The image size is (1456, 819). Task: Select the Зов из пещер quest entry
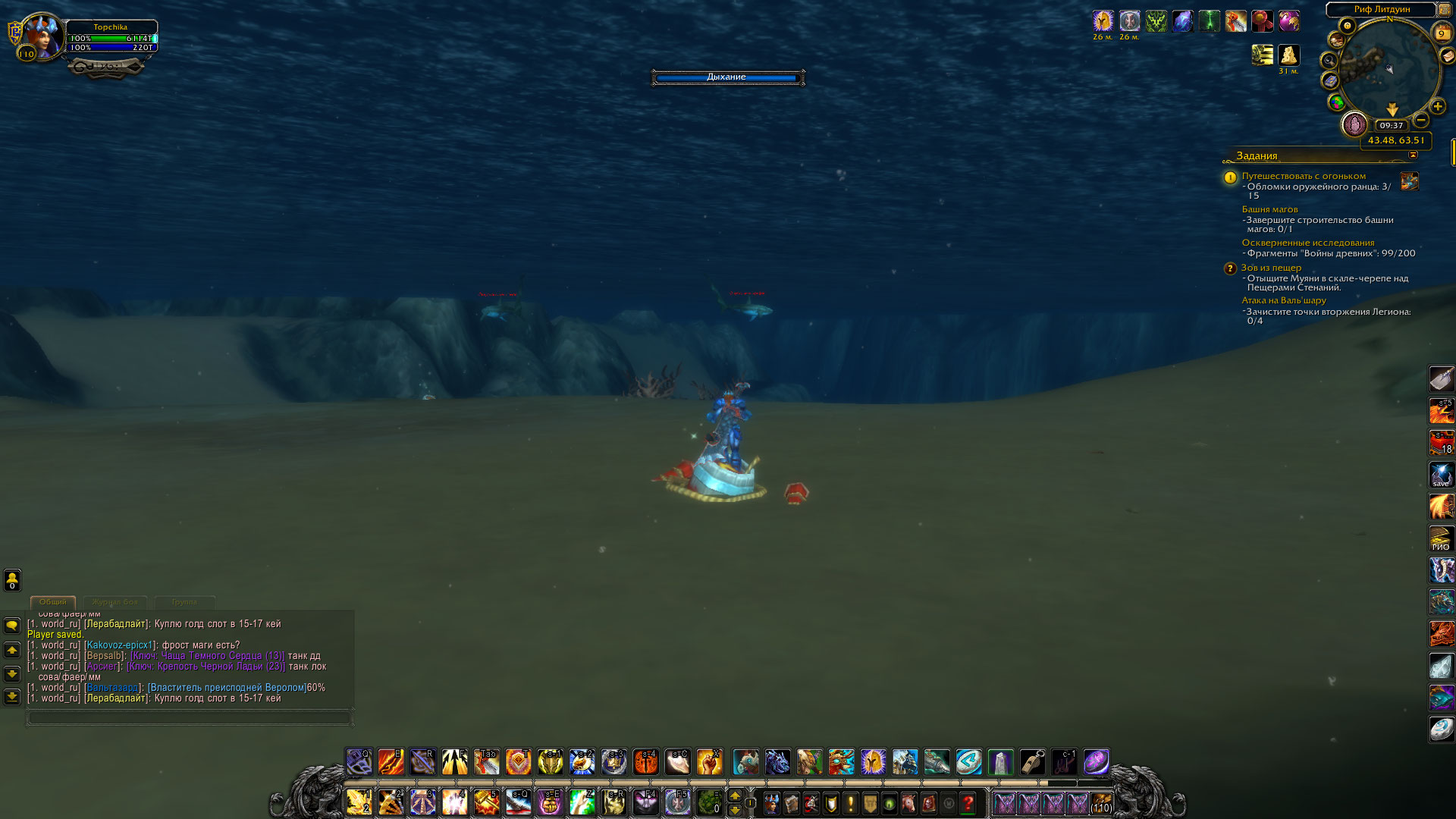pyautogui.click(x=1271, y=268)
